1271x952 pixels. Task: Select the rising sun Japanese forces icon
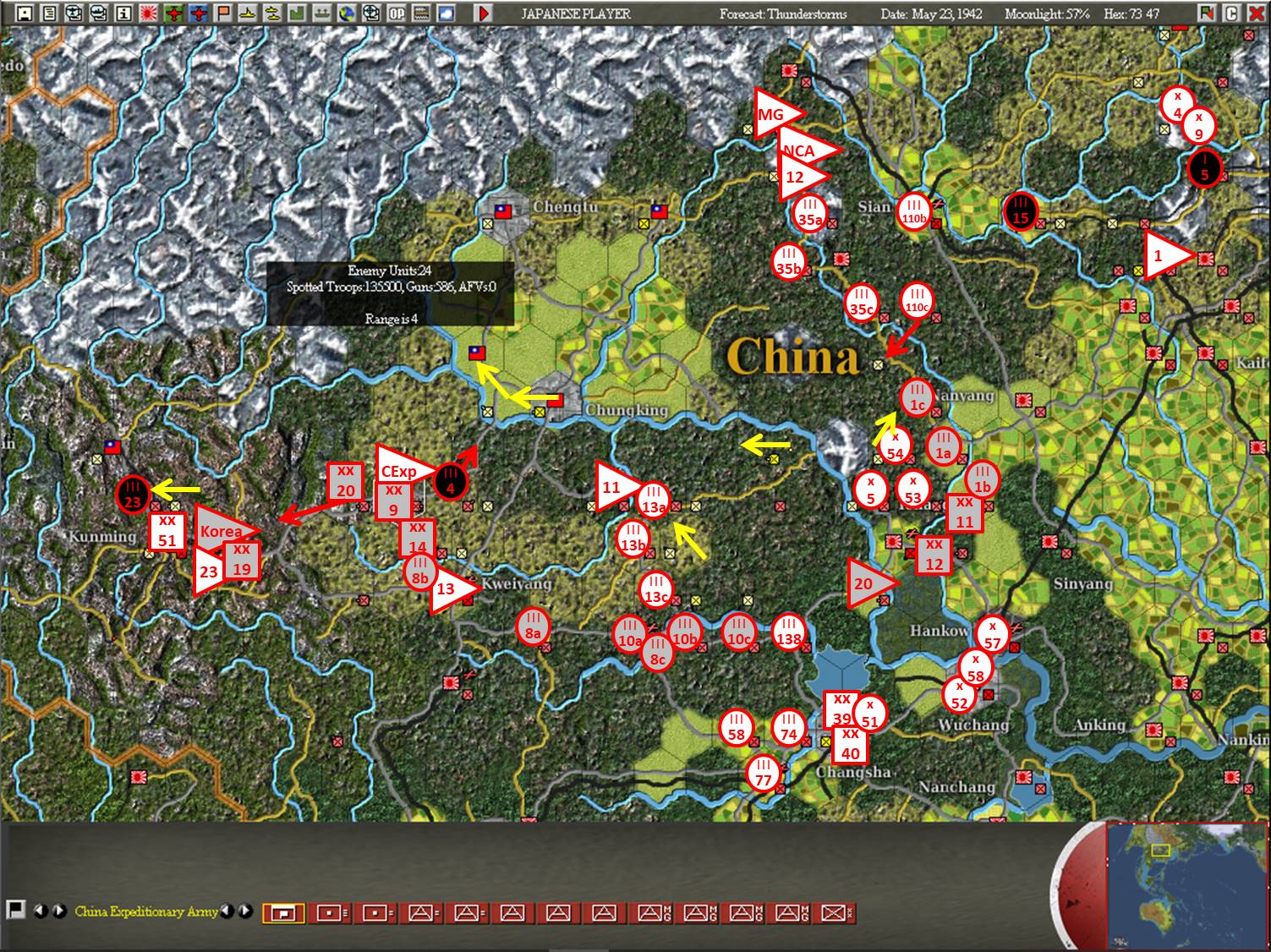tap(147, 13)
